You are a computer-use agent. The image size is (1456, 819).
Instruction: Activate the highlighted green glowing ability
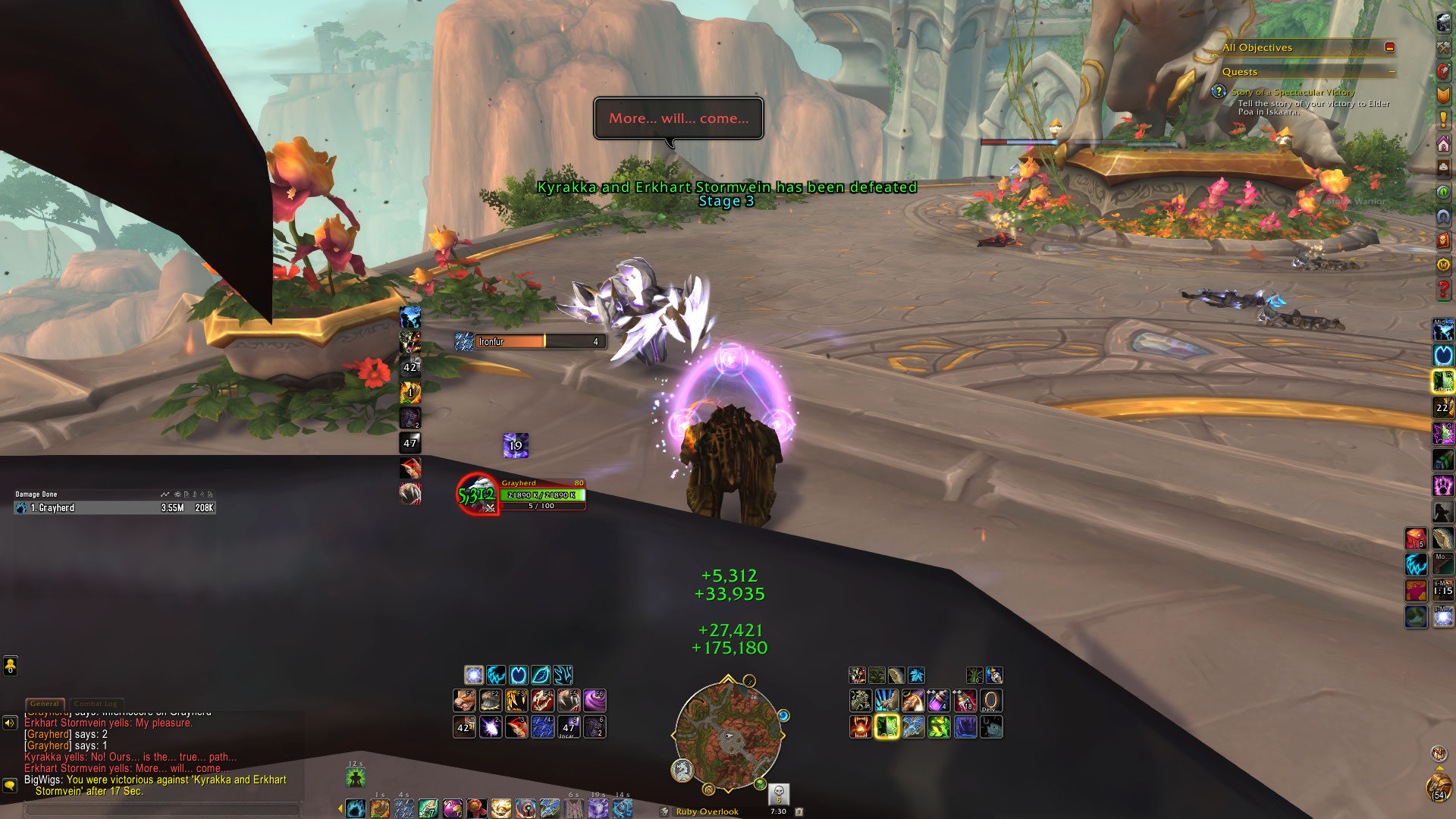pos(886,727)
